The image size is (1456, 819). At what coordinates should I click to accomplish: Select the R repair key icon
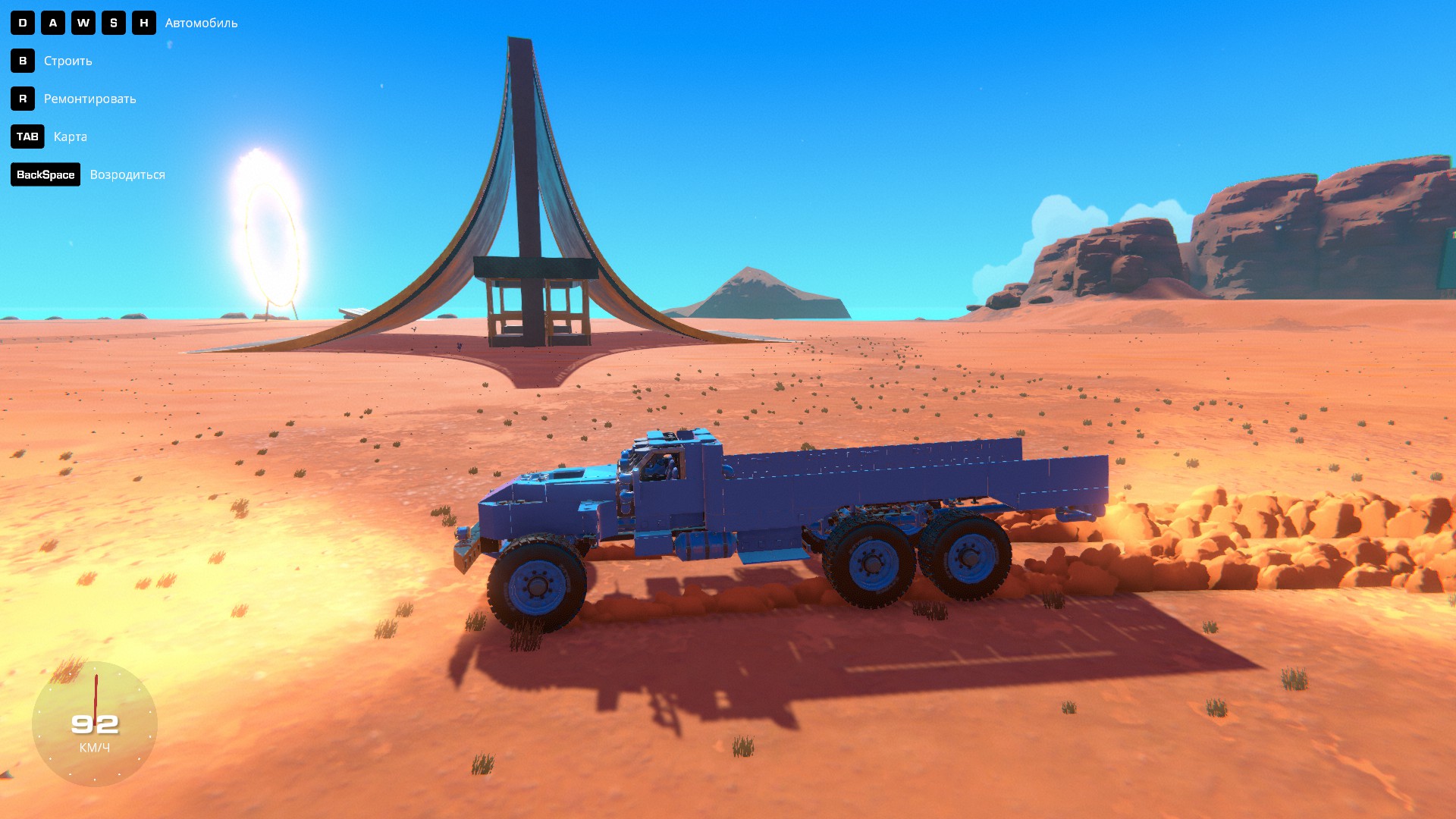pos(24,99)
